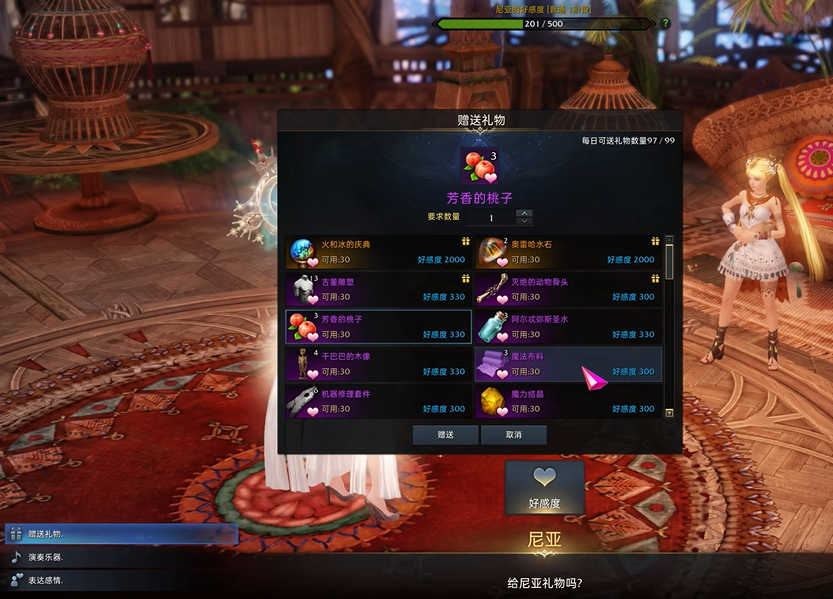This screenshot has height=599, width=833.
Task: Confirm the gift with the 赠送 button
Action: click(445, 435)
